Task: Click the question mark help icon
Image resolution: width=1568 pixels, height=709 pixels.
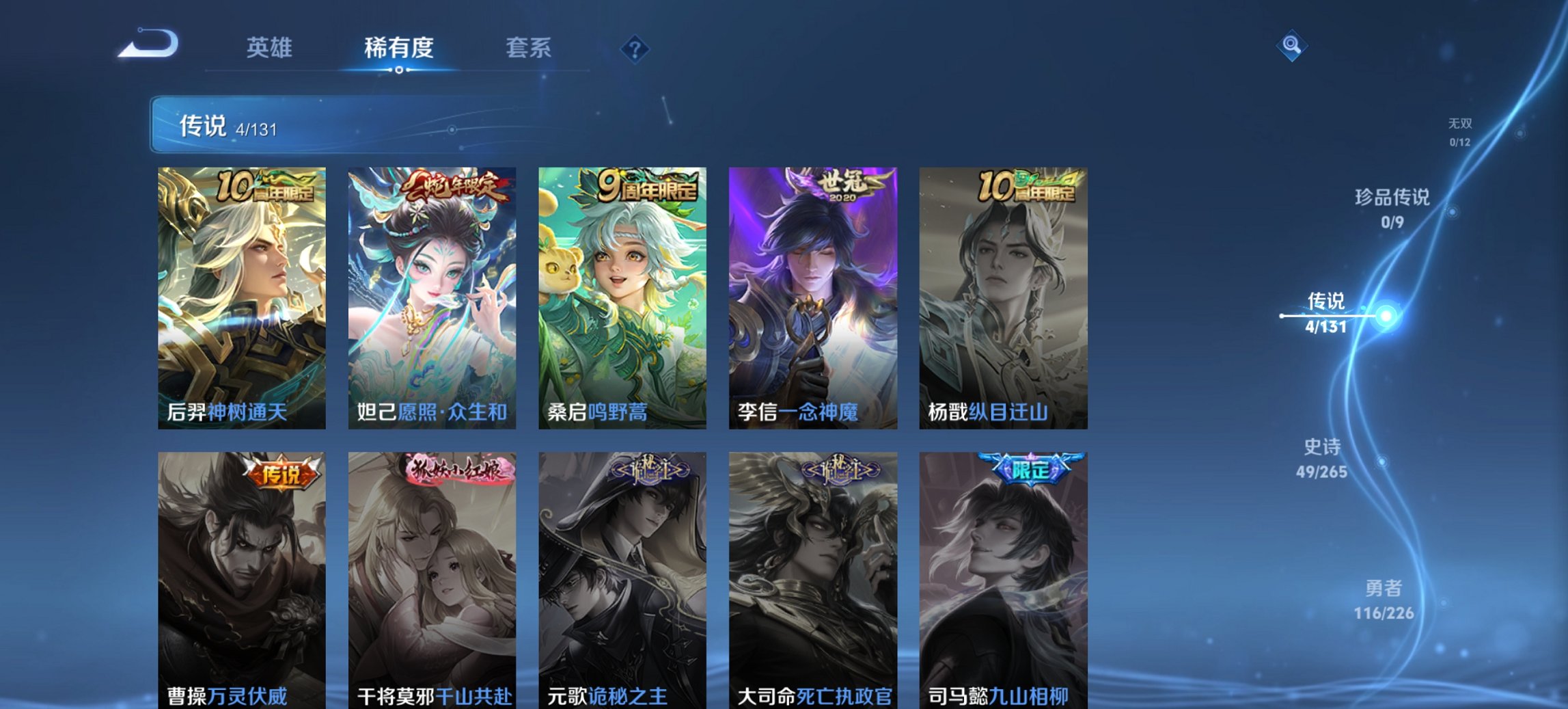Action: coord(635,49)
